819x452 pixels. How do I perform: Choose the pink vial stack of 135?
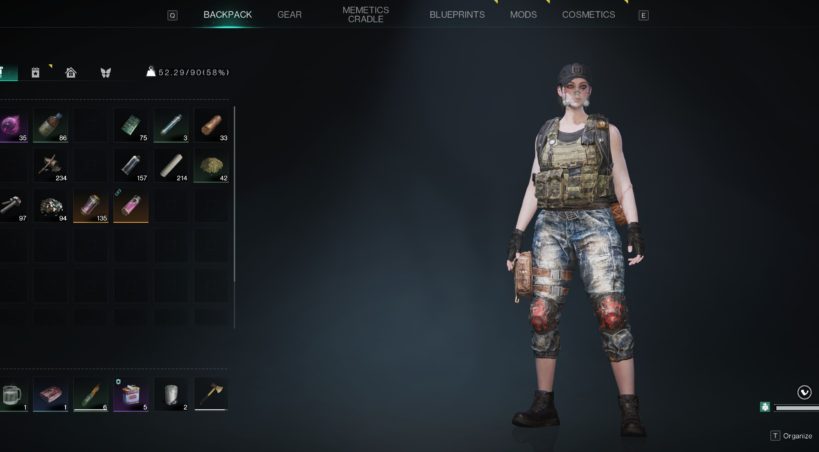point(91,206)
